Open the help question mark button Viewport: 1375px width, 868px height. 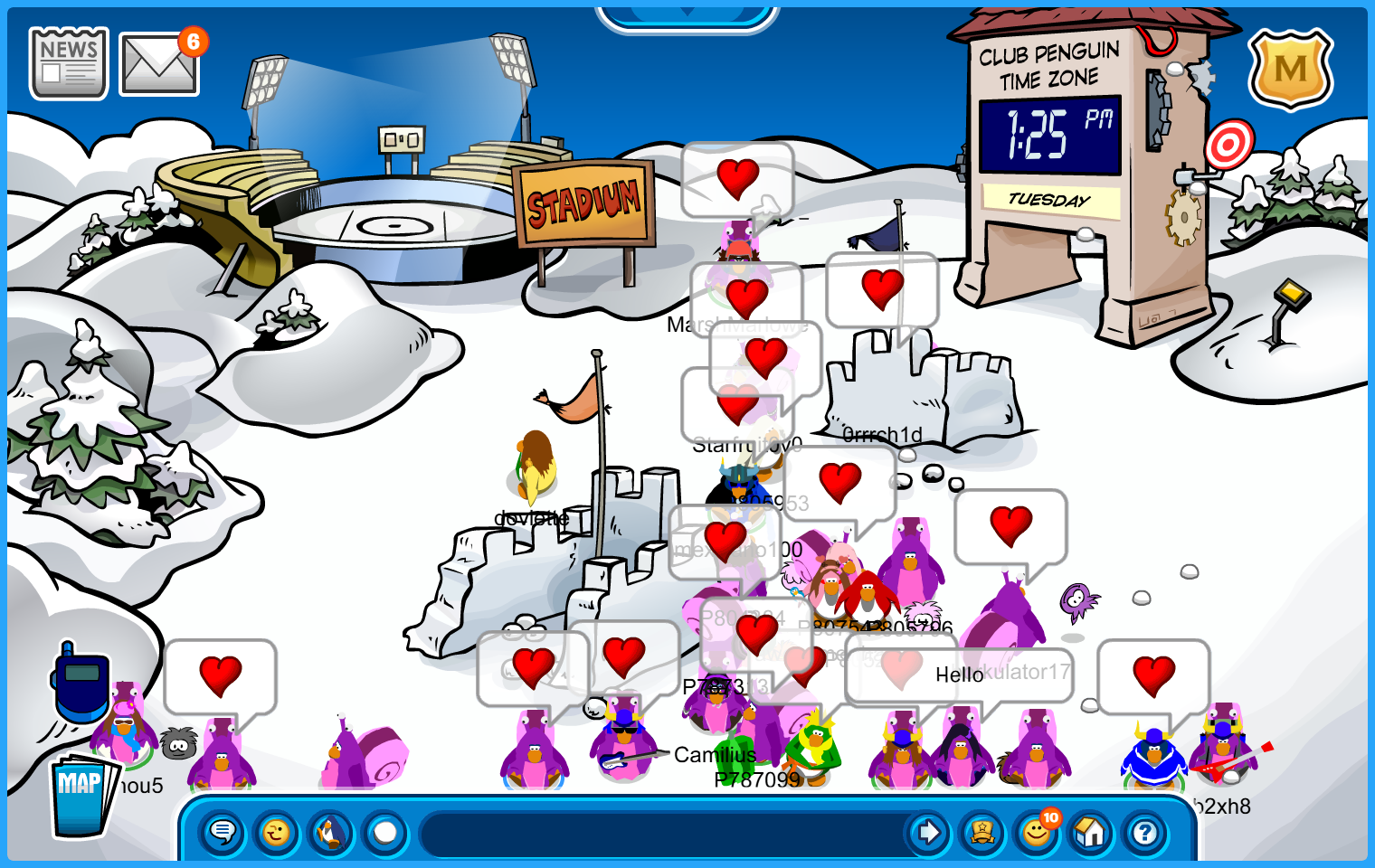pos(1145,832)
